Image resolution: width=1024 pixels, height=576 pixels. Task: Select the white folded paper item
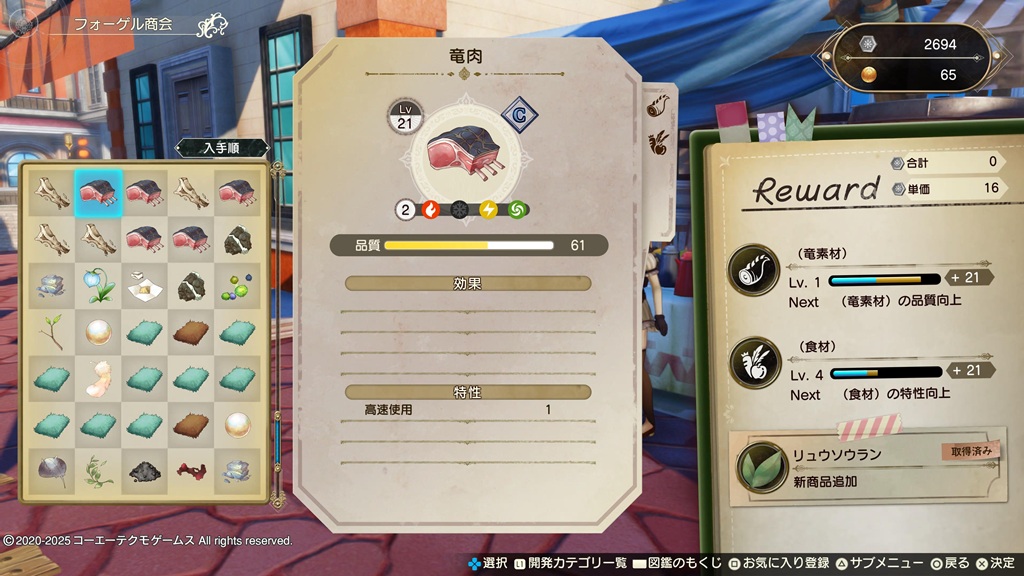click(x=144, y=283)
